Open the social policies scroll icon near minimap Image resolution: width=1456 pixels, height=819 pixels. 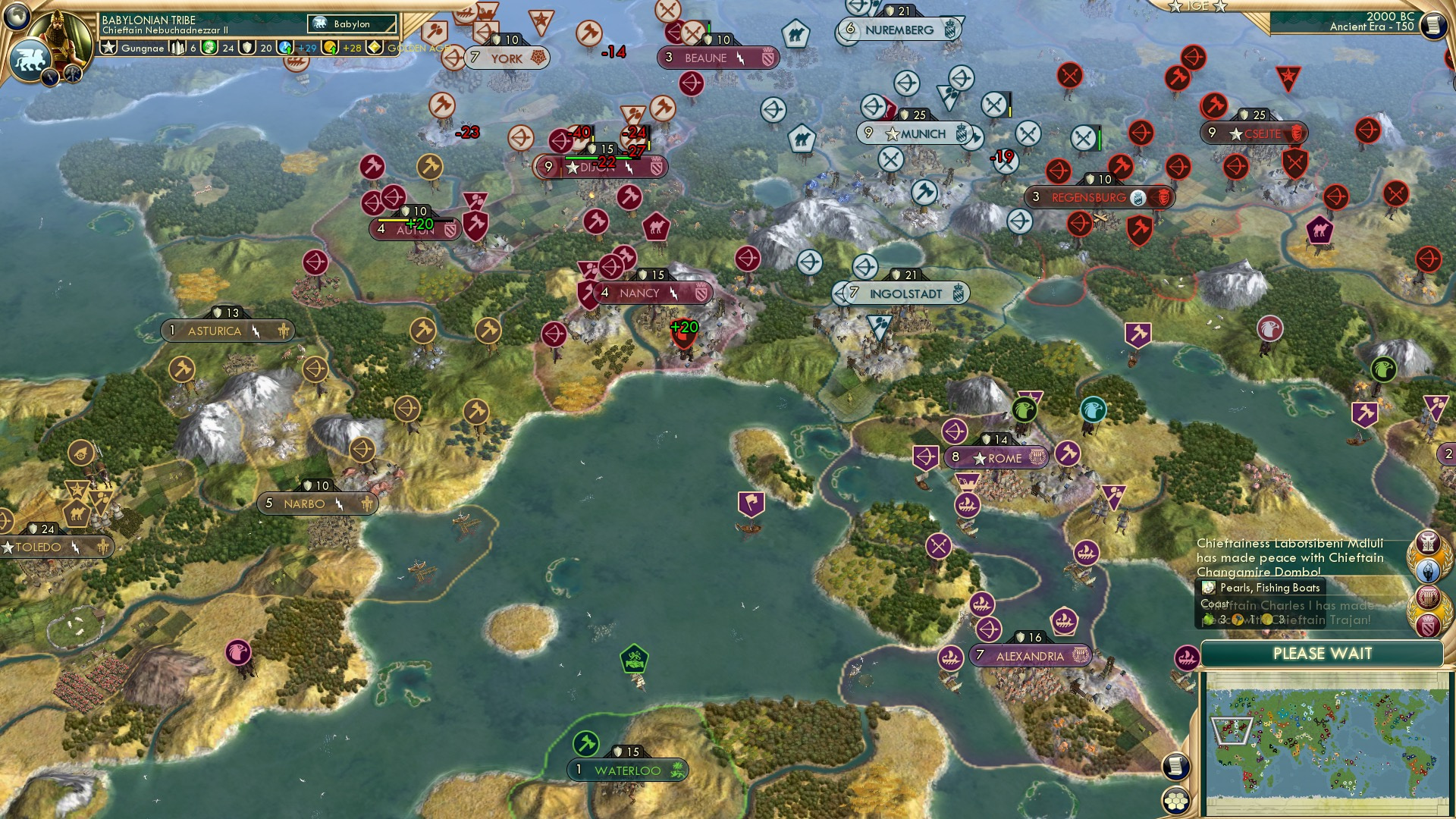tap(1176, 766)
